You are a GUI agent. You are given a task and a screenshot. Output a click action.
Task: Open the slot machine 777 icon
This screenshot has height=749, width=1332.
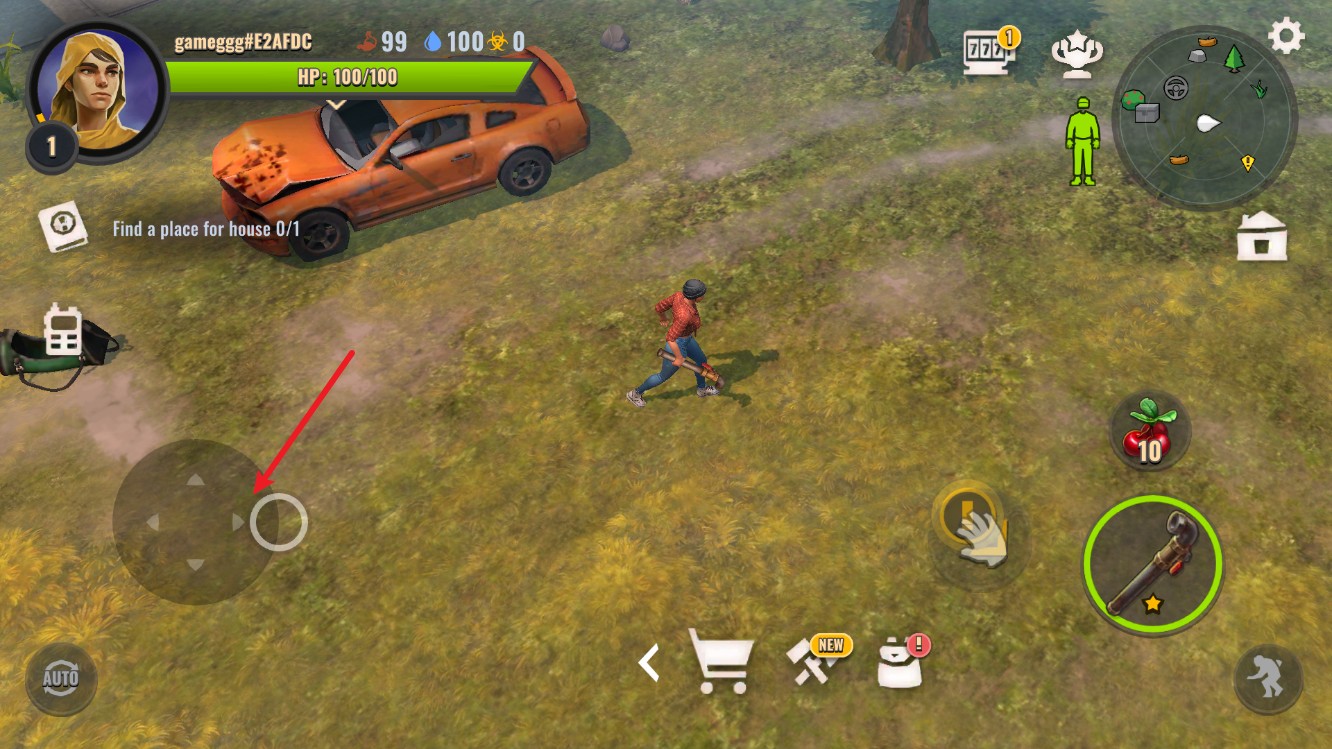(988, 54)
